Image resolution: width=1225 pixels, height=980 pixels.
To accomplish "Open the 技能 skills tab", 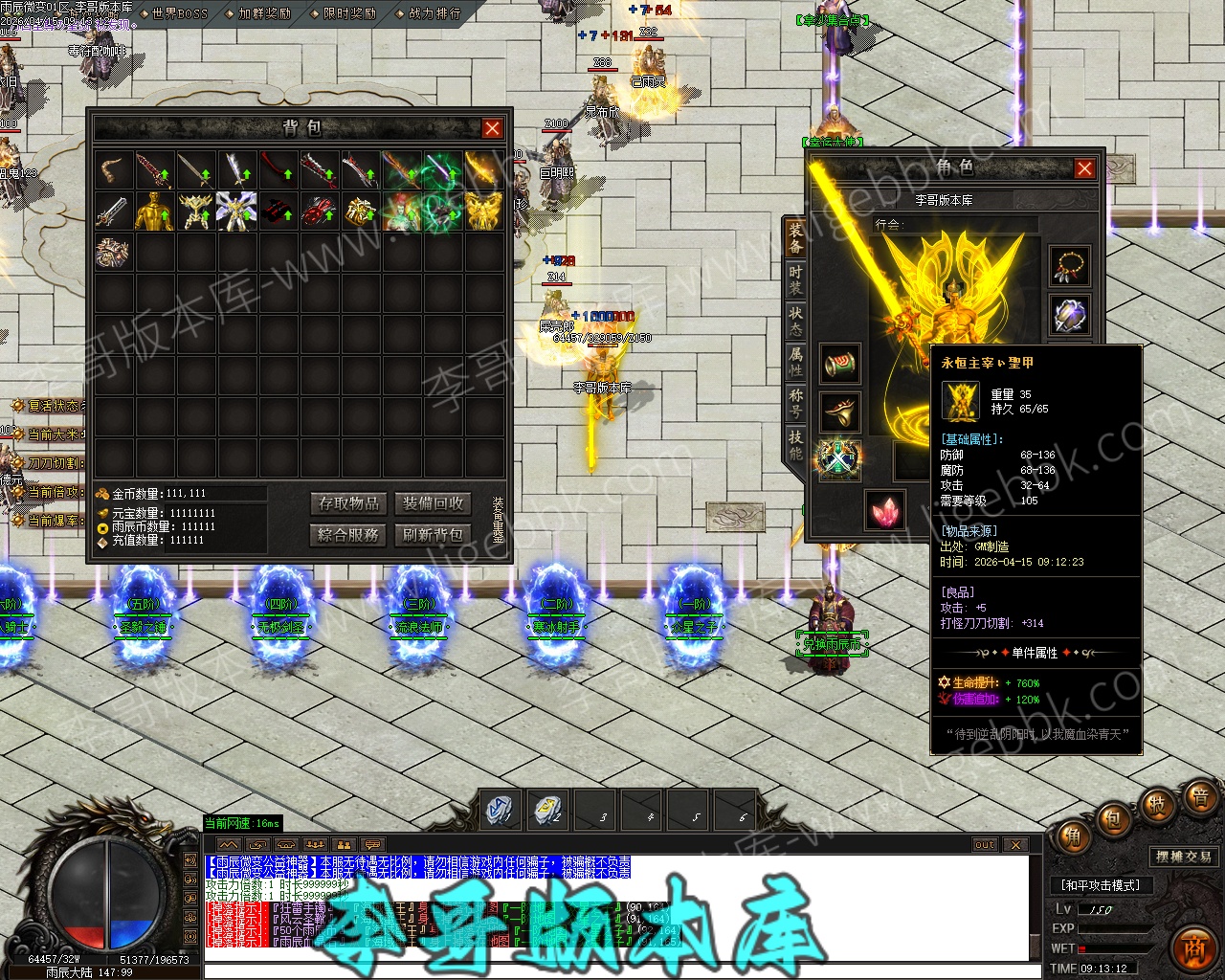I will 795,443.
